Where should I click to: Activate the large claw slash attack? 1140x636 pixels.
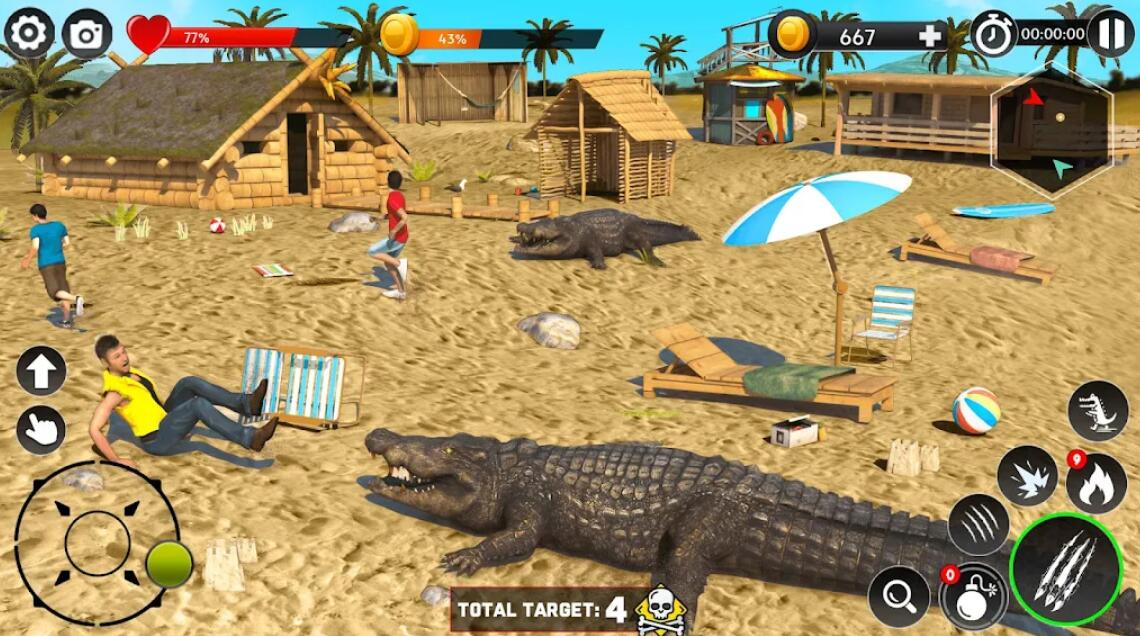1066,570
